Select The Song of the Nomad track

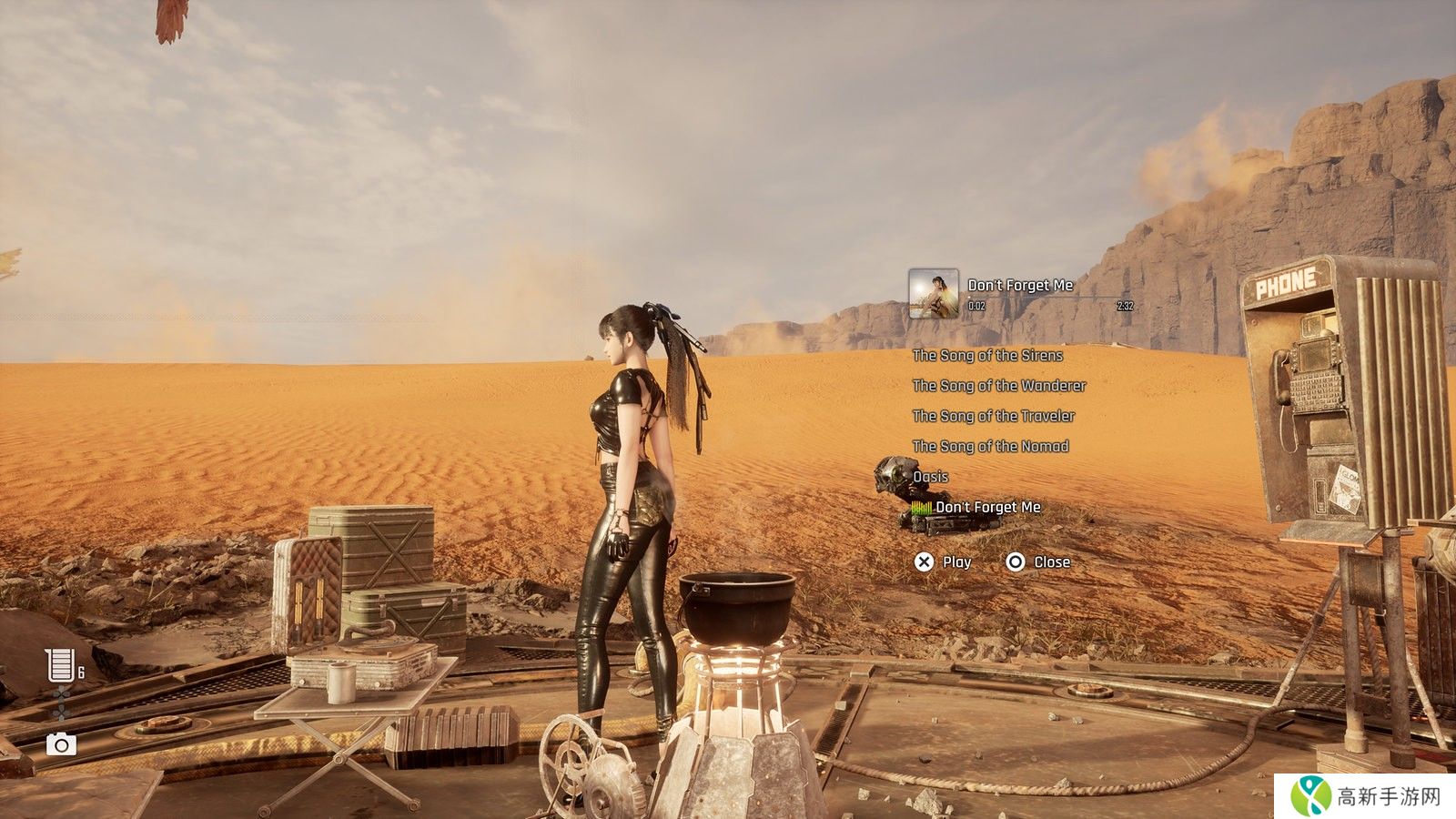click(990, 446)
